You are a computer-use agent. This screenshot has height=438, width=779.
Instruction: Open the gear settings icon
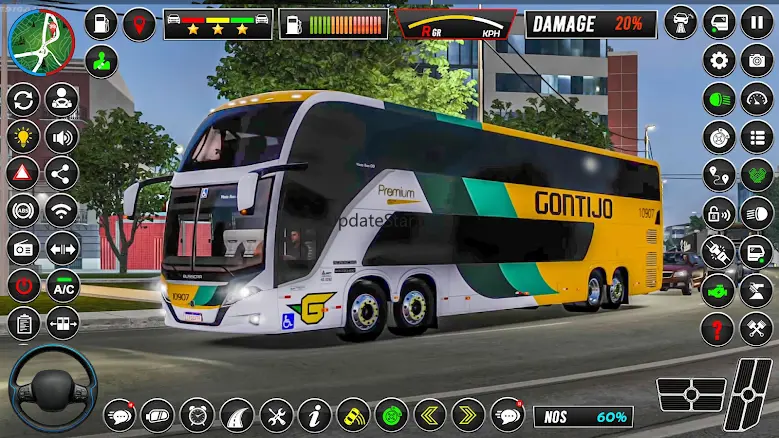coord(719,60)
